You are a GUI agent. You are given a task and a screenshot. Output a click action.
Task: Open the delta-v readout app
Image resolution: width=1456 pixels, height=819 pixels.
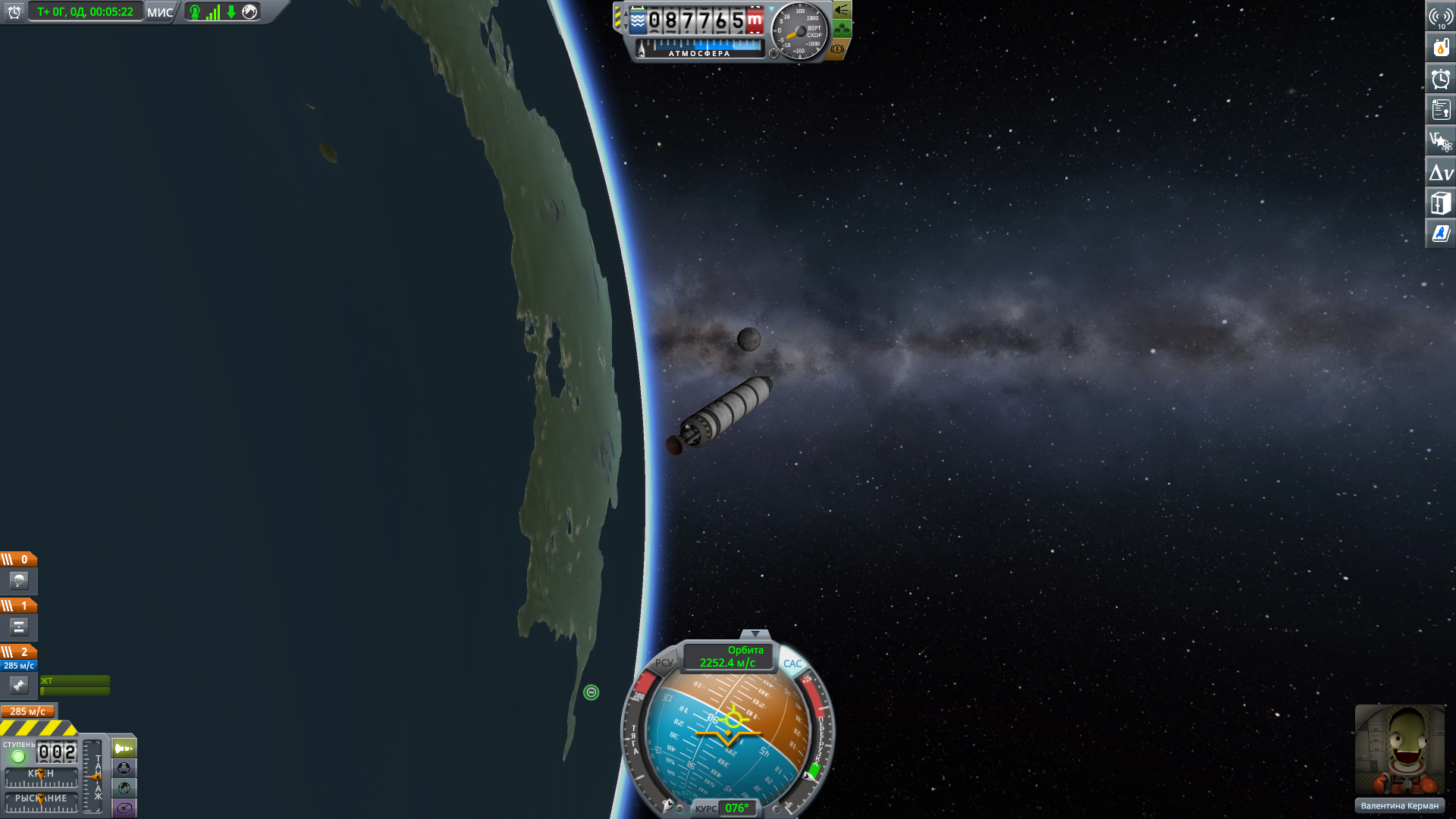click(1441, 172)
